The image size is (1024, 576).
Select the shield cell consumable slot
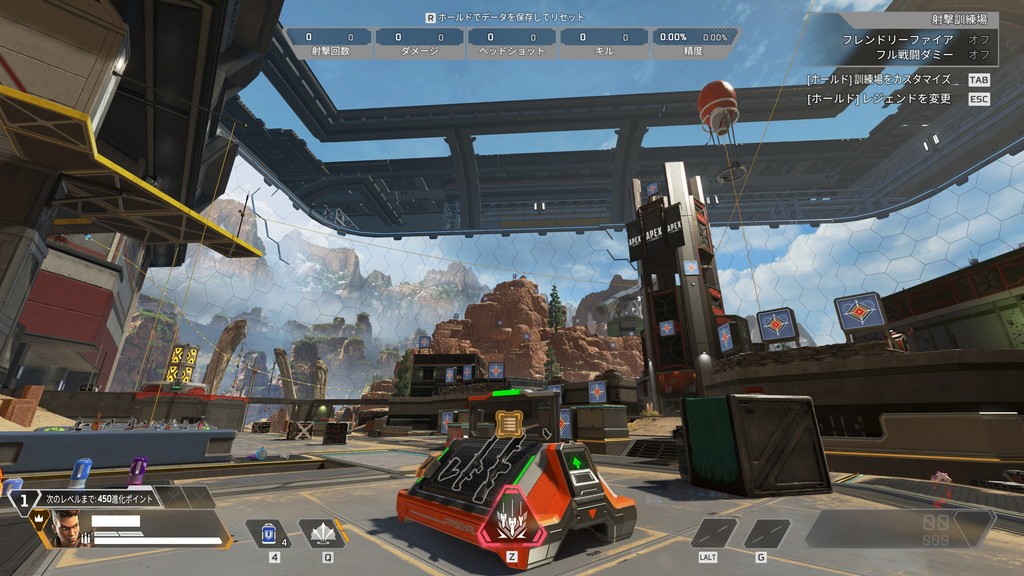pos(267,534)
